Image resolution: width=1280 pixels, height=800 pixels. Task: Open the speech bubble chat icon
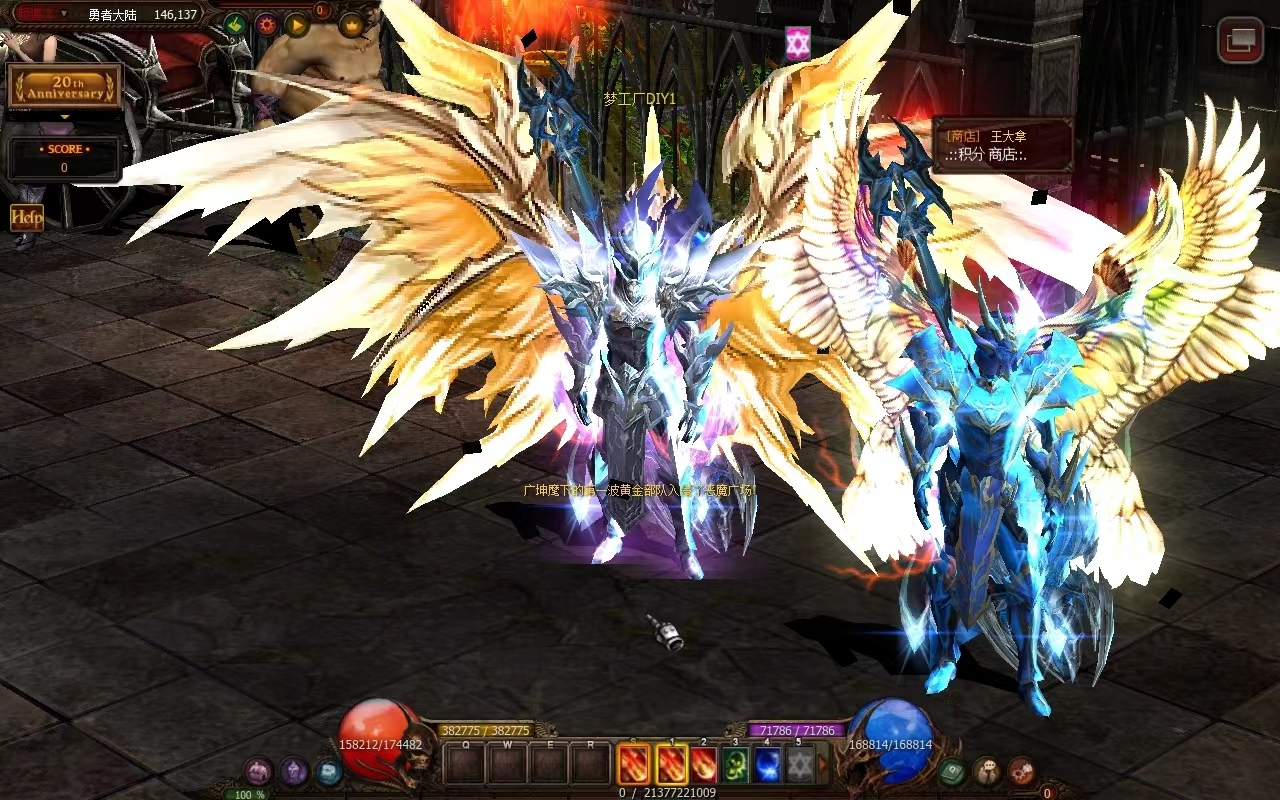pyautogui.click(x=986, y=771)
